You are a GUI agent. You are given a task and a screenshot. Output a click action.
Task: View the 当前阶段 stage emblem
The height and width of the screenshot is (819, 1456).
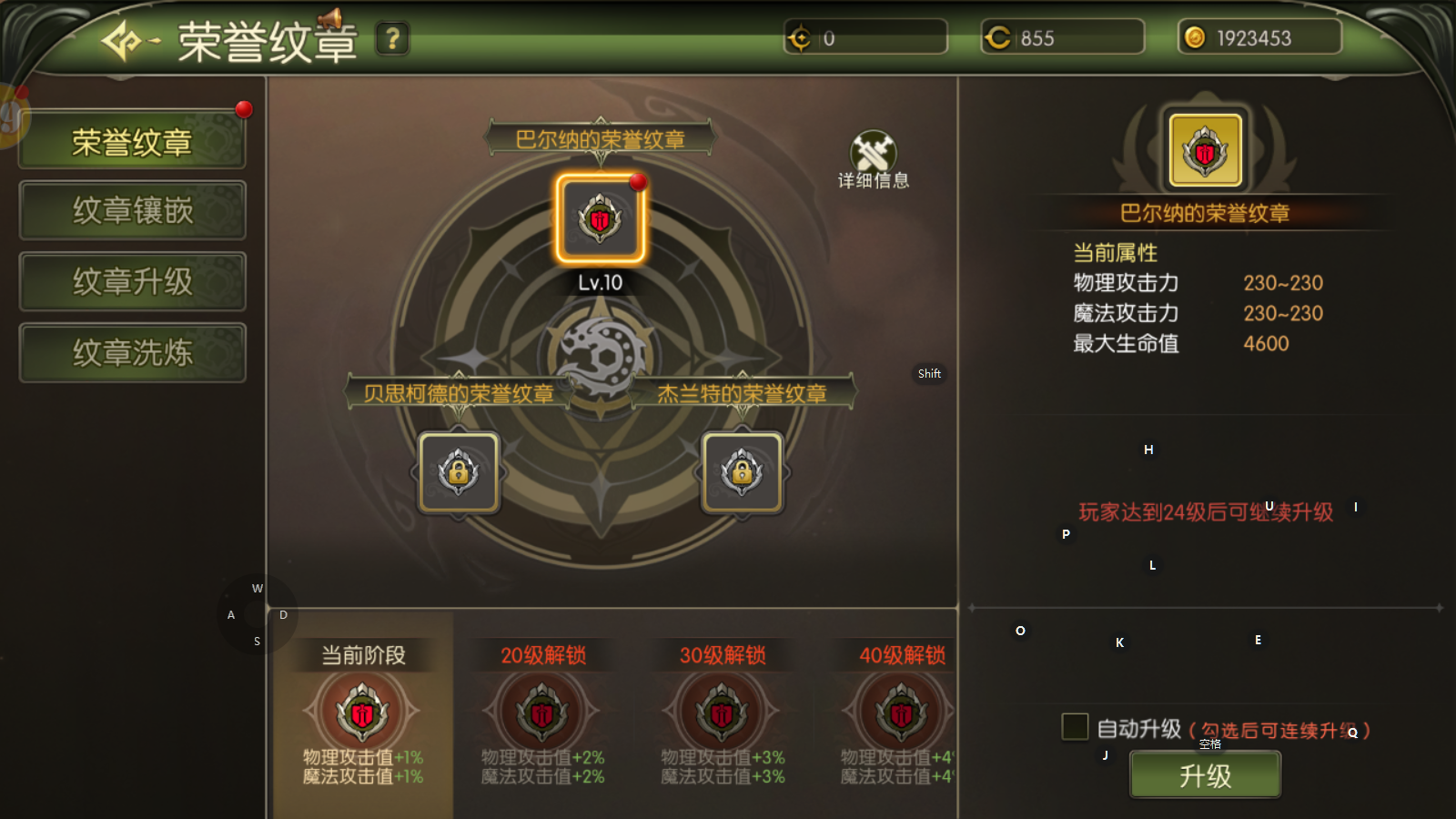362,713
